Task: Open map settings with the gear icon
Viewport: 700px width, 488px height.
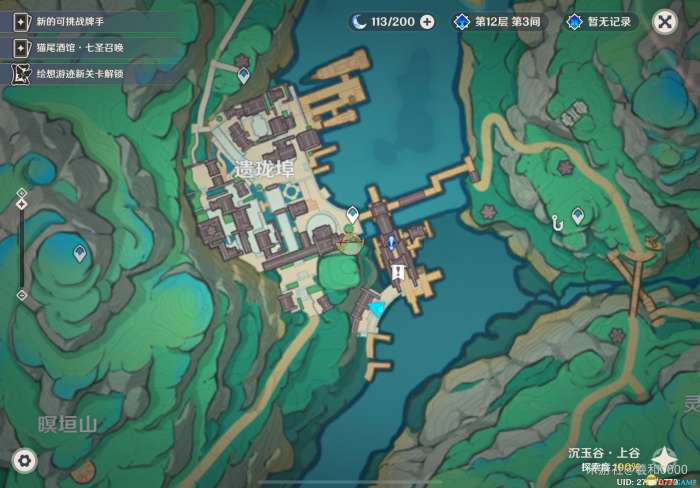Action: coord(24,460)
